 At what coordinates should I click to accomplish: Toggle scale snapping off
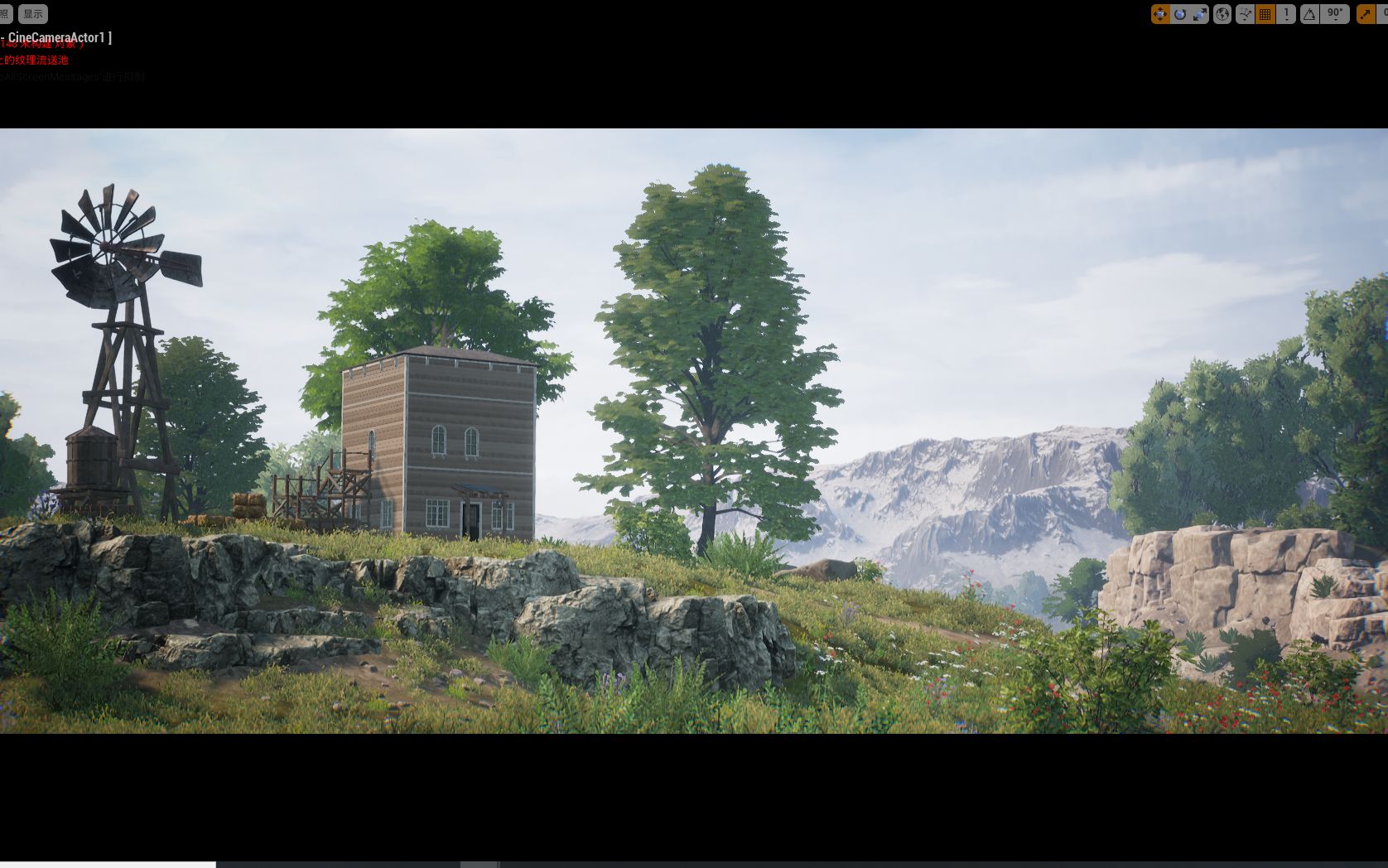click(1365, 13)
